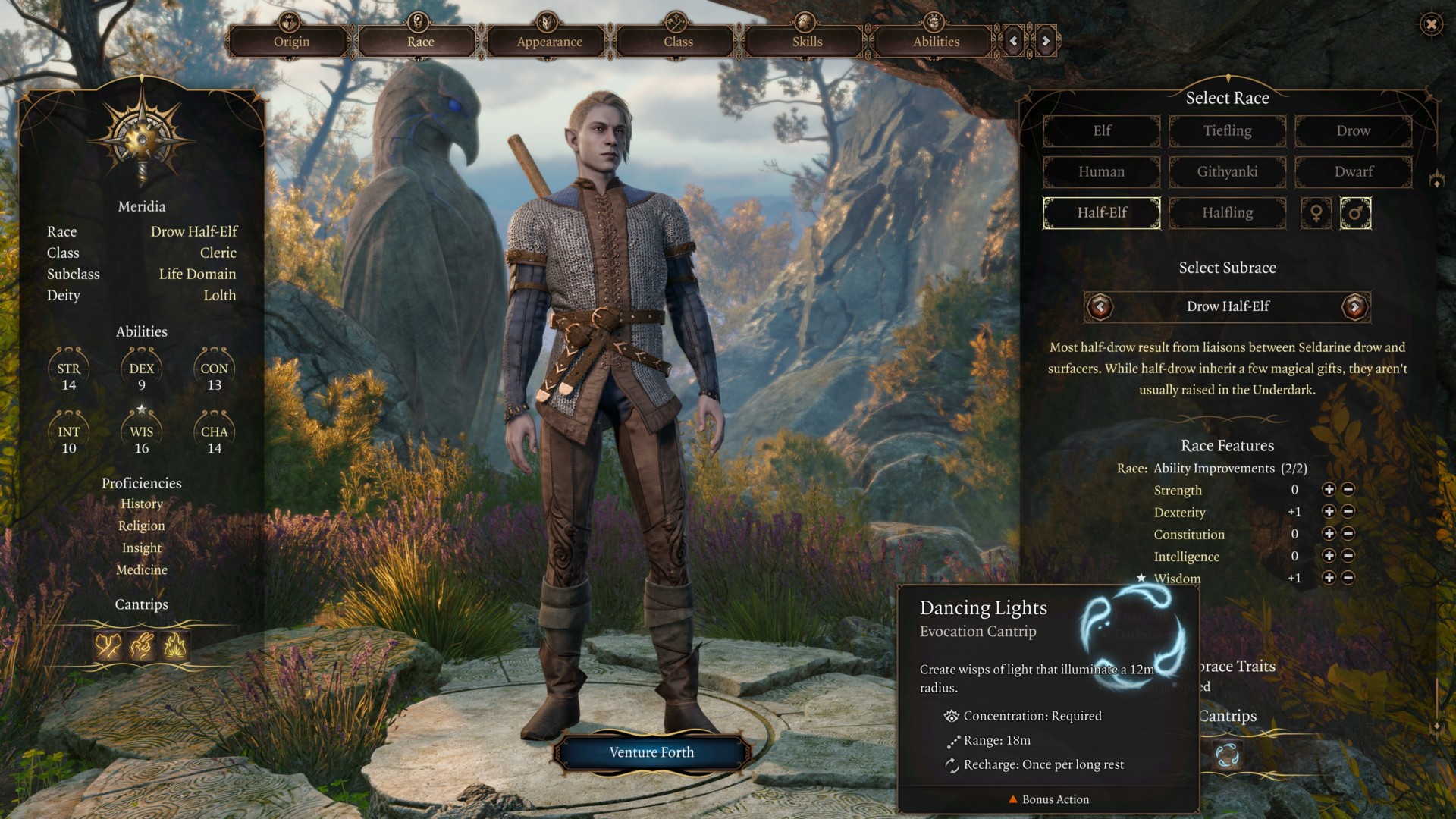Select the female gender symbol
Viewport: 1456px width, 819px height.
pyautogui.click(x=1316, y=213)
